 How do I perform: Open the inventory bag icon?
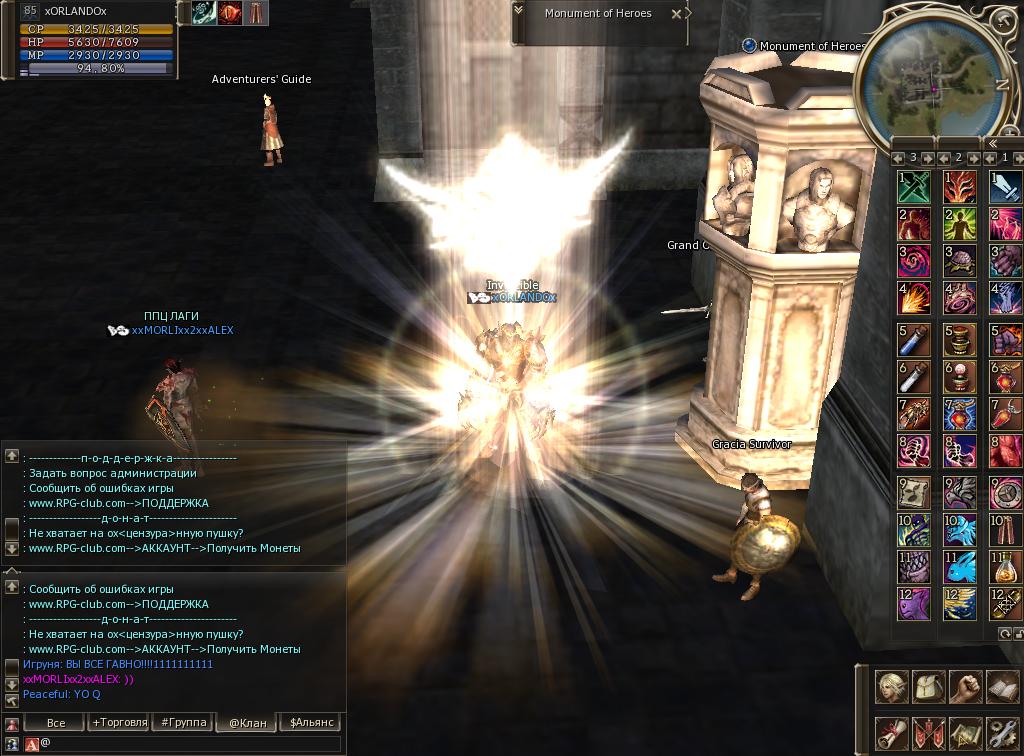[929, 686]
